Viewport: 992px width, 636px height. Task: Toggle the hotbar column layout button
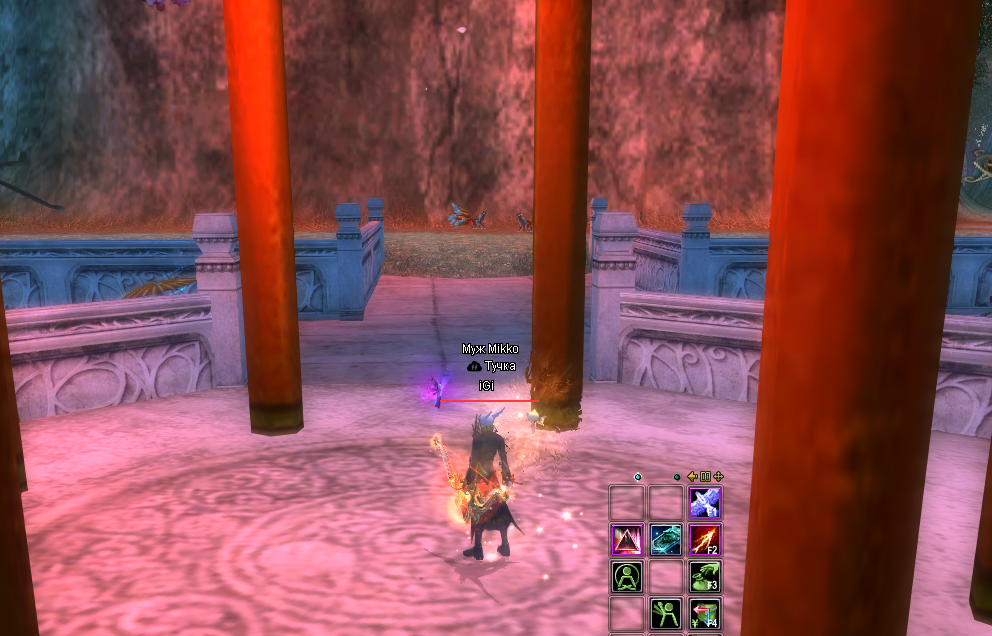(705, 477)
